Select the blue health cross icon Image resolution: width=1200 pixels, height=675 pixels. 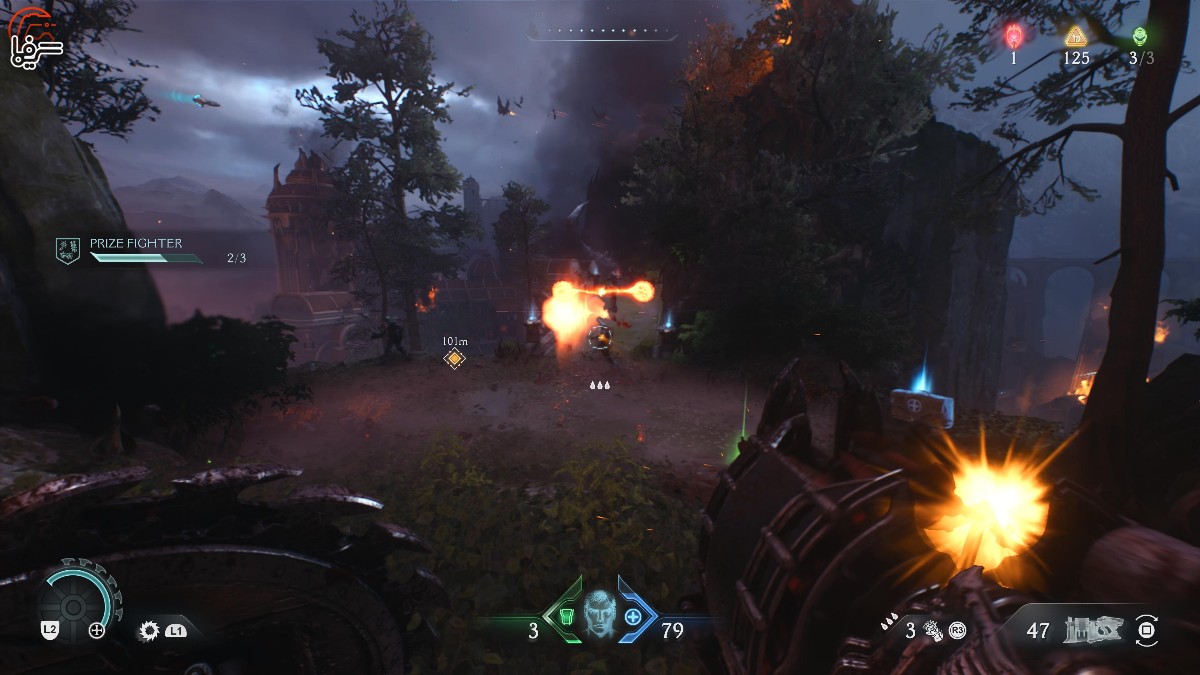point(633,617)
